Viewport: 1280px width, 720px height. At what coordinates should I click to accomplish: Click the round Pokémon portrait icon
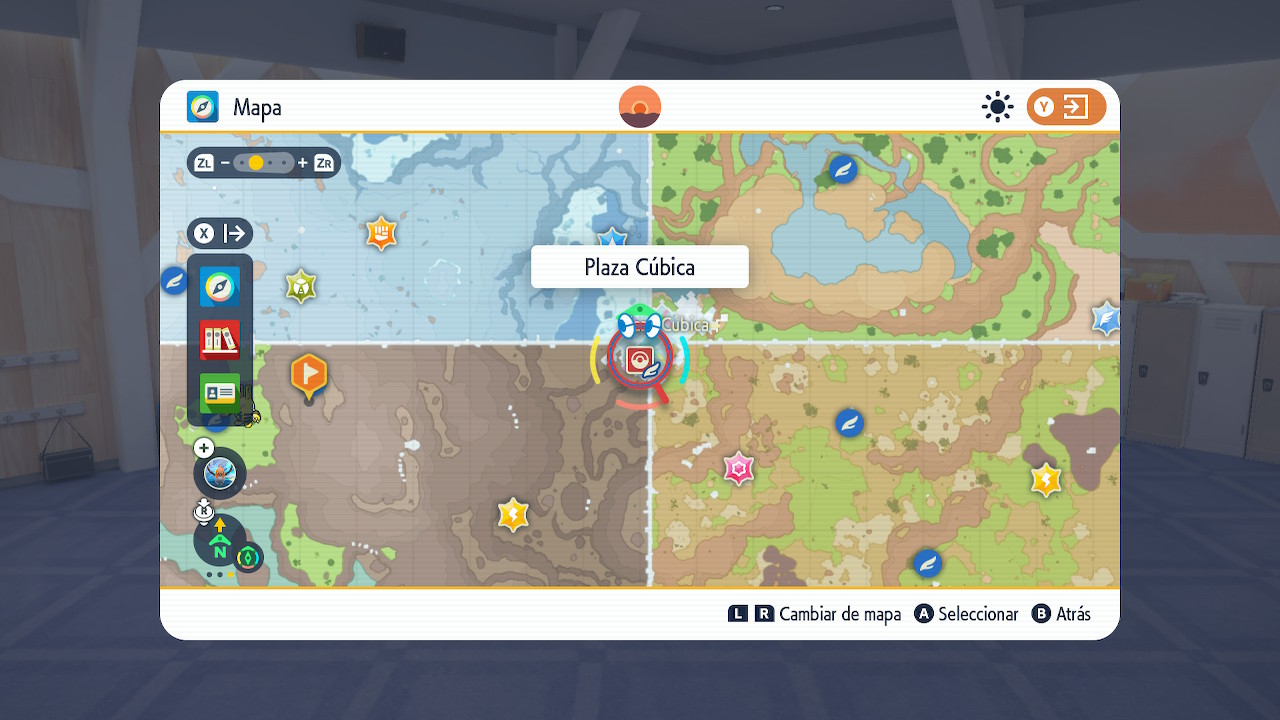click(x=219, y=473)
